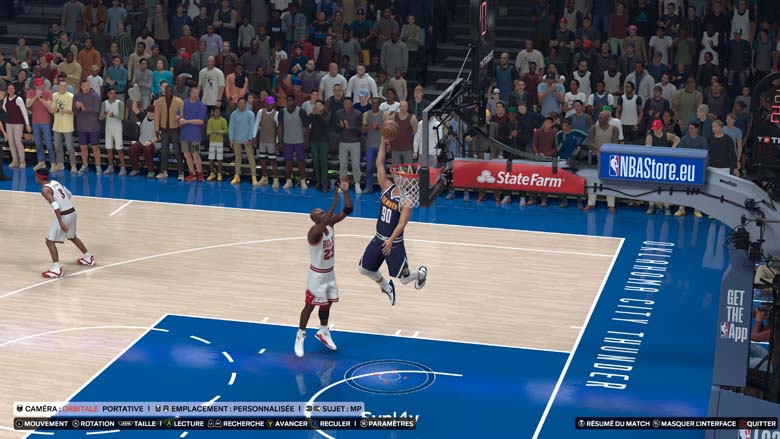Select the Orbitale camera mode
Image resolution: width=780 pixels, height=439 pixels.
79,409
